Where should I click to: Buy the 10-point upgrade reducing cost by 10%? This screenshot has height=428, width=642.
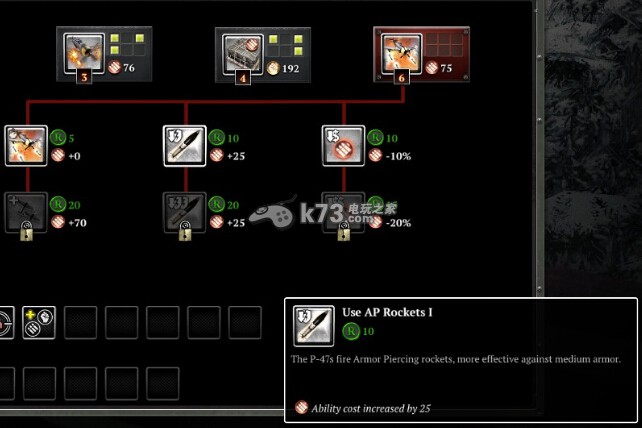(342, 145)
